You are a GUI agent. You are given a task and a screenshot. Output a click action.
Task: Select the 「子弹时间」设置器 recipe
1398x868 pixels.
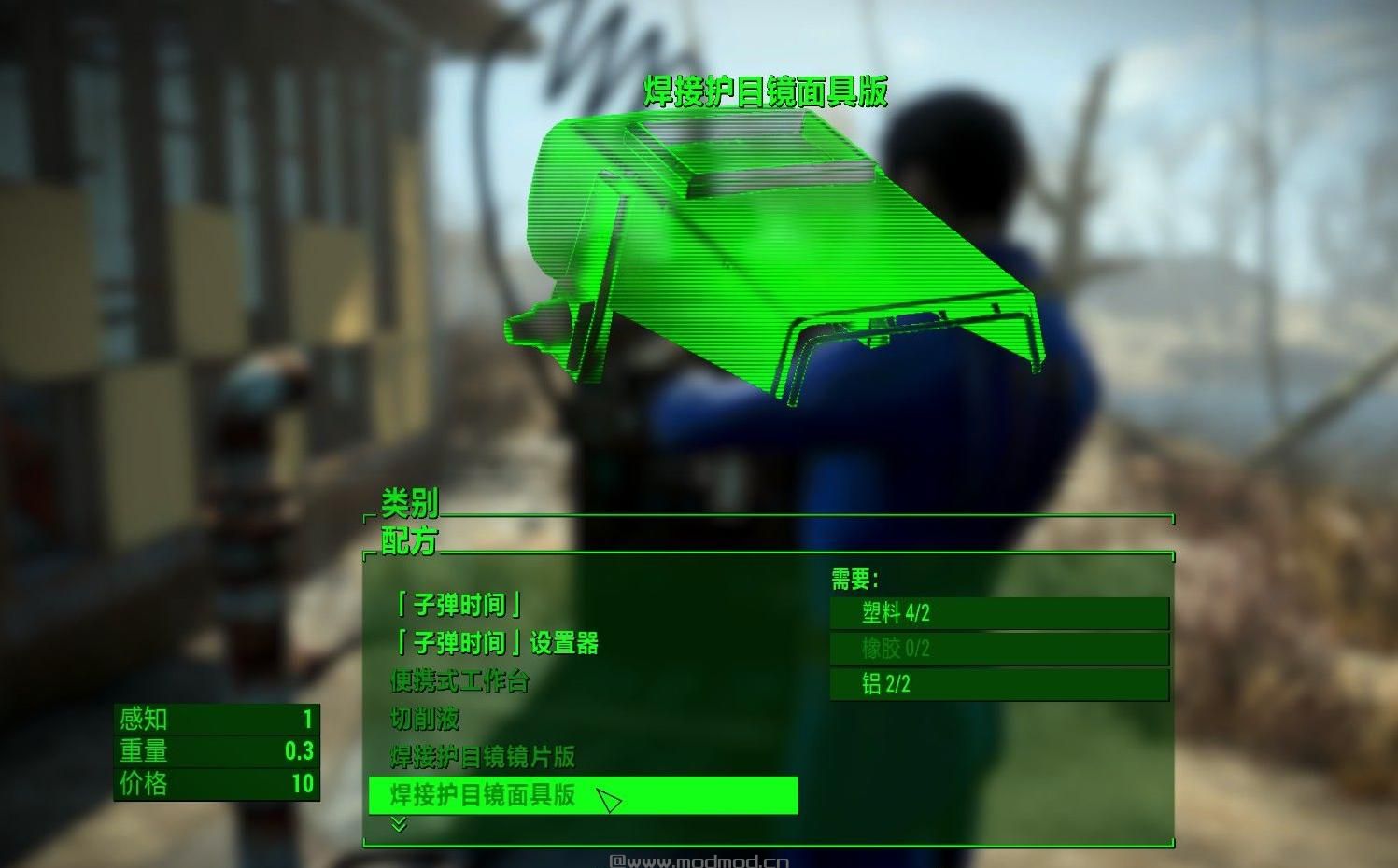[x=497, y=642]
